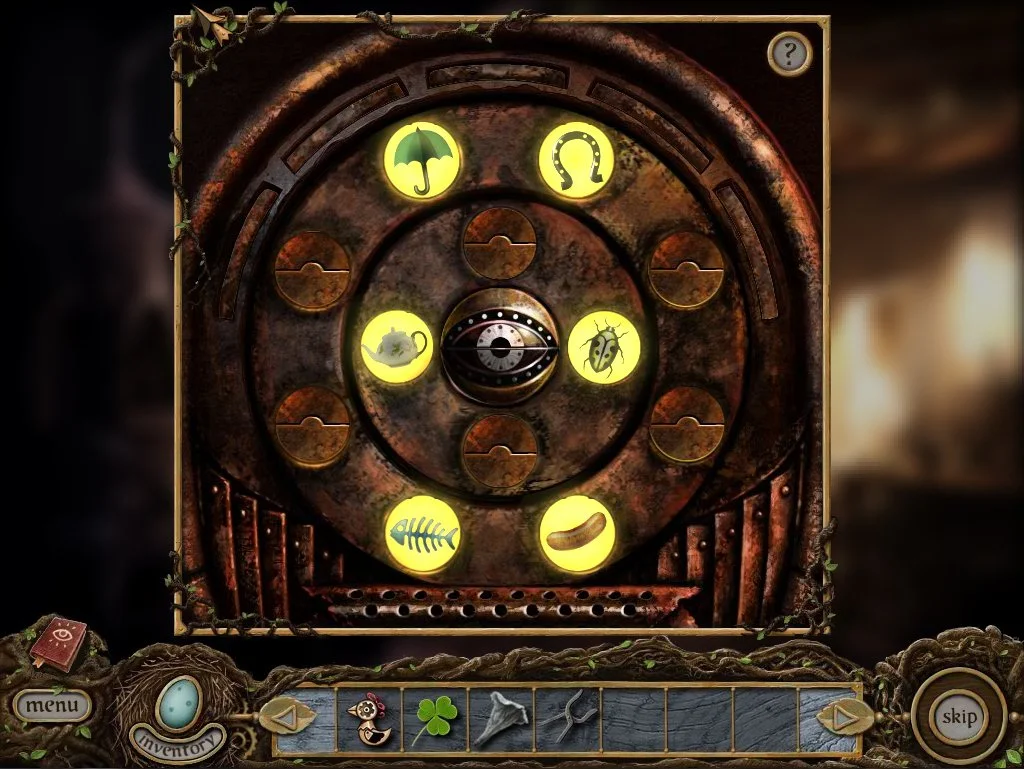The height and width of the screenshot is (769, 1024).
Task: Open the red journal book
Action: (x=57, y=643)
